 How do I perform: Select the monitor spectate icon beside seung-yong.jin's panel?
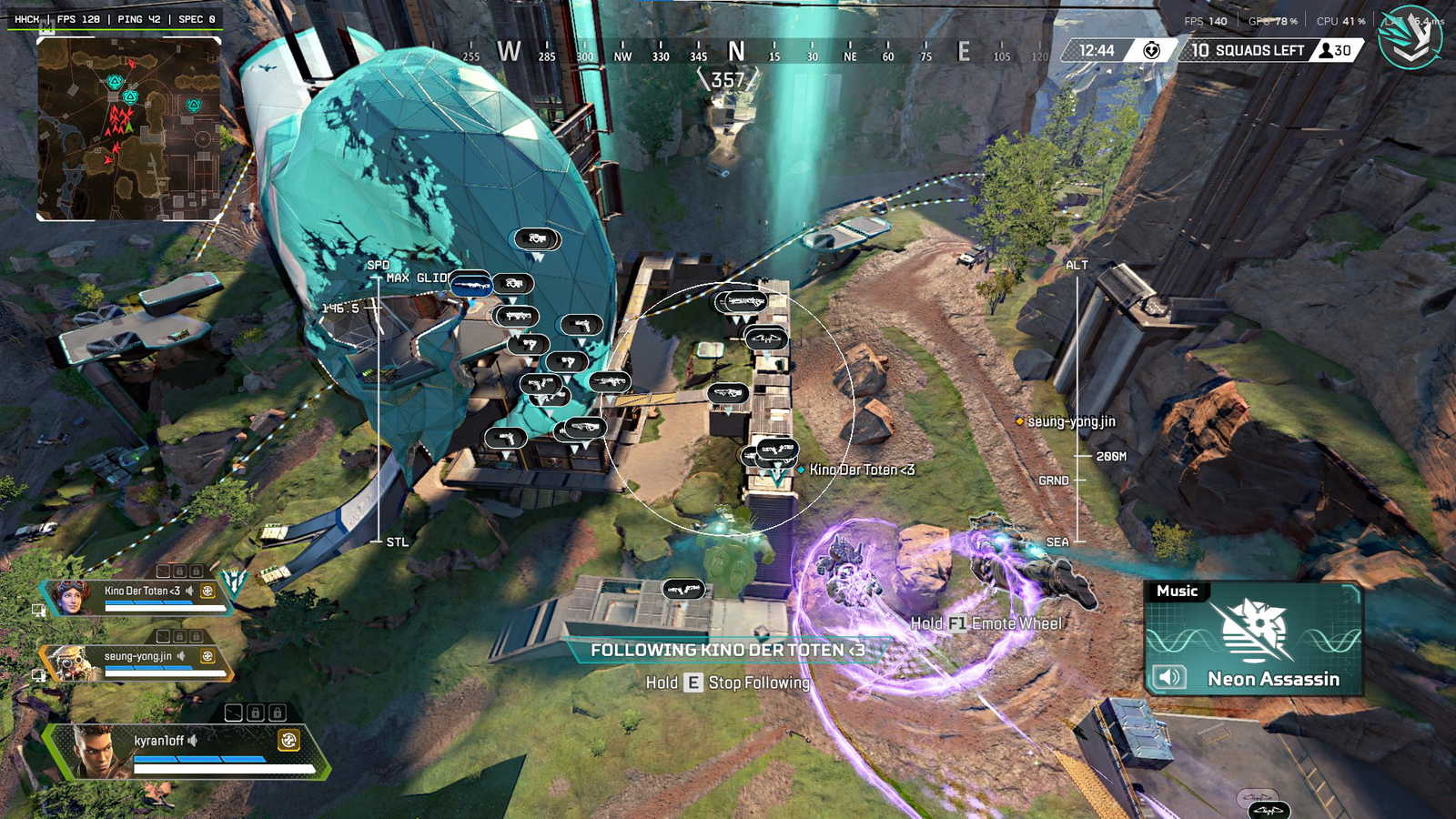[39, 675]
